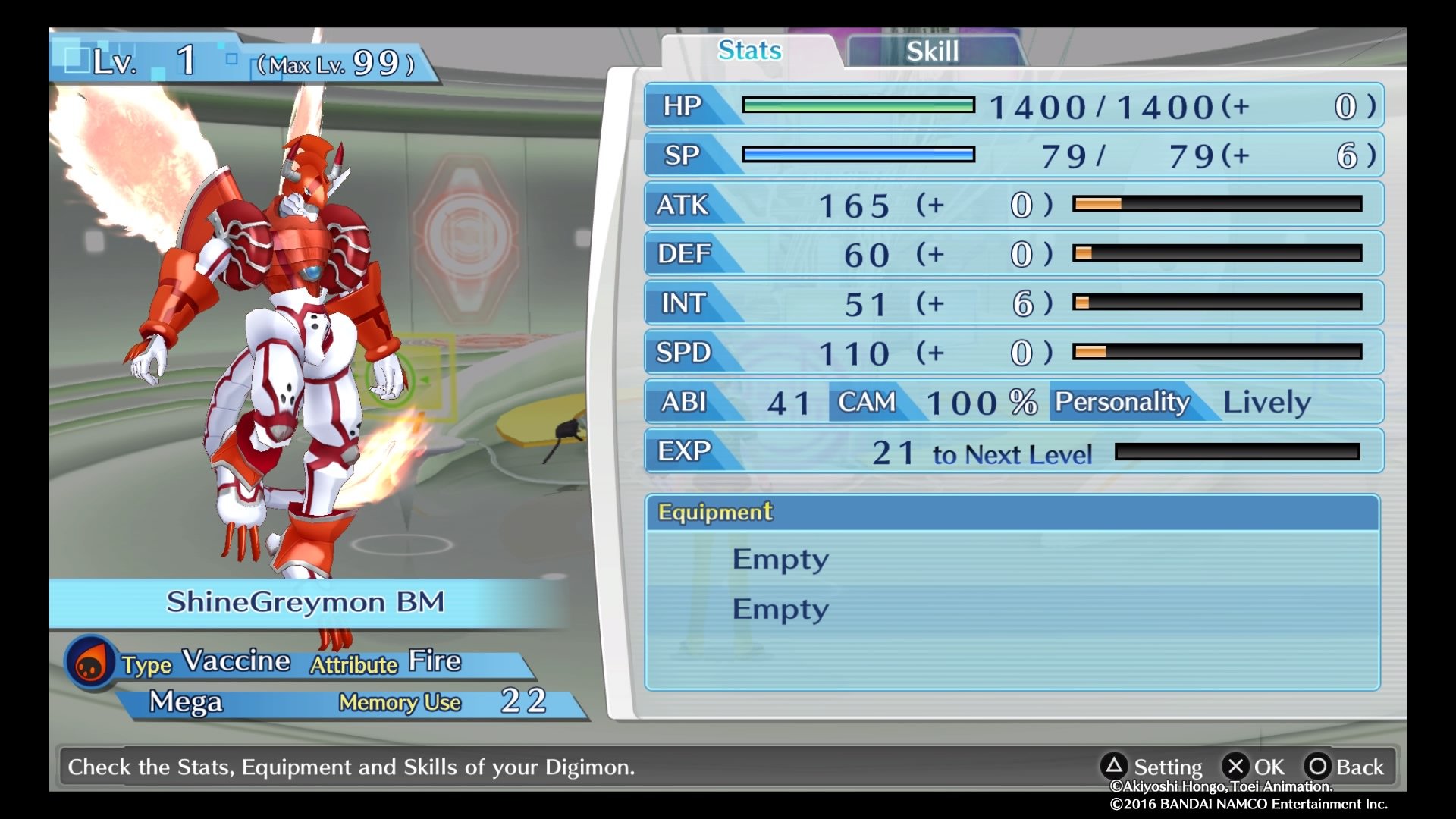Click the ATK stat label badge
Viewport: 1456px width, 819px height.
click(685, 205)
